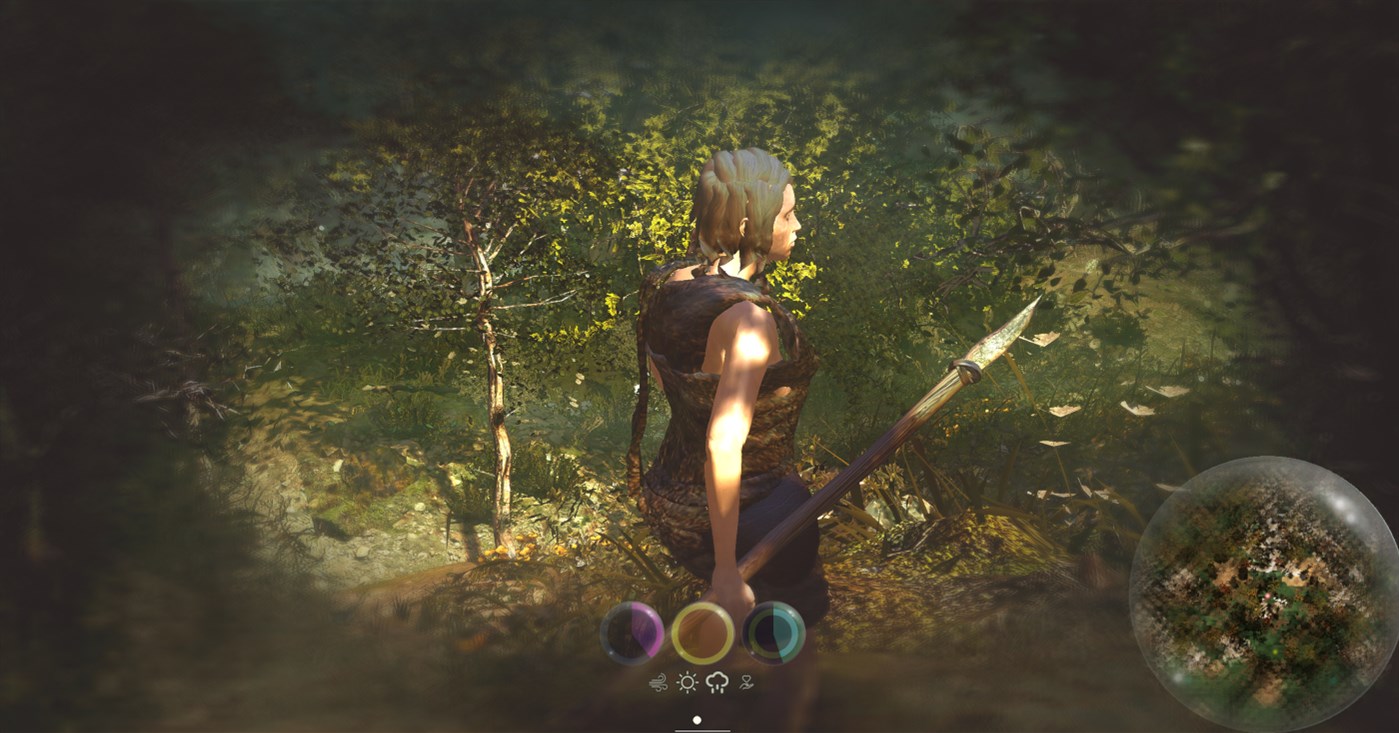Select the yellow status orb
The image size is (1399, 733).
pos(702,631)
